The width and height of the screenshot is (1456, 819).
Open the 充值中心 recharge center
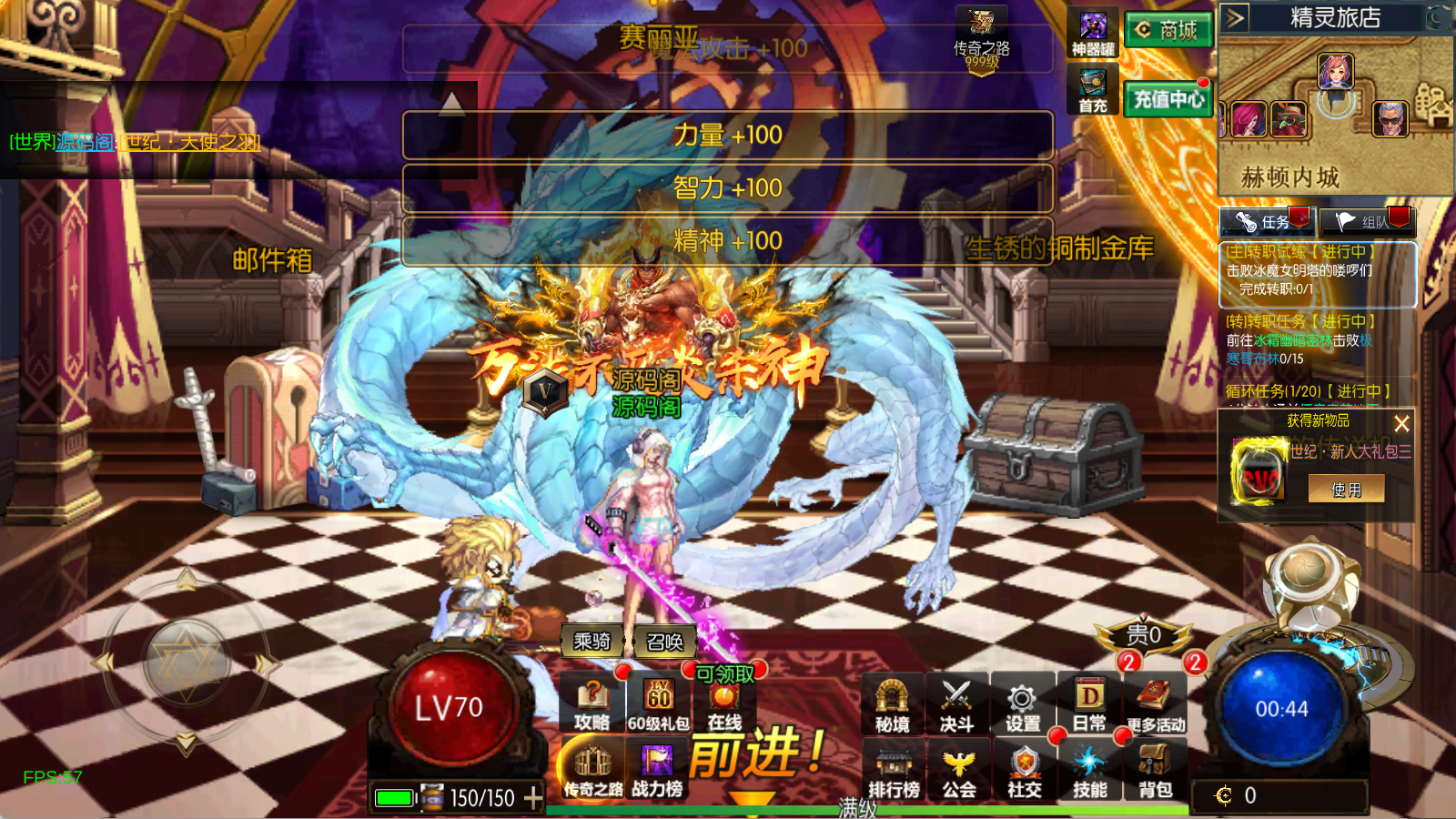click(x=1168, y=98)
